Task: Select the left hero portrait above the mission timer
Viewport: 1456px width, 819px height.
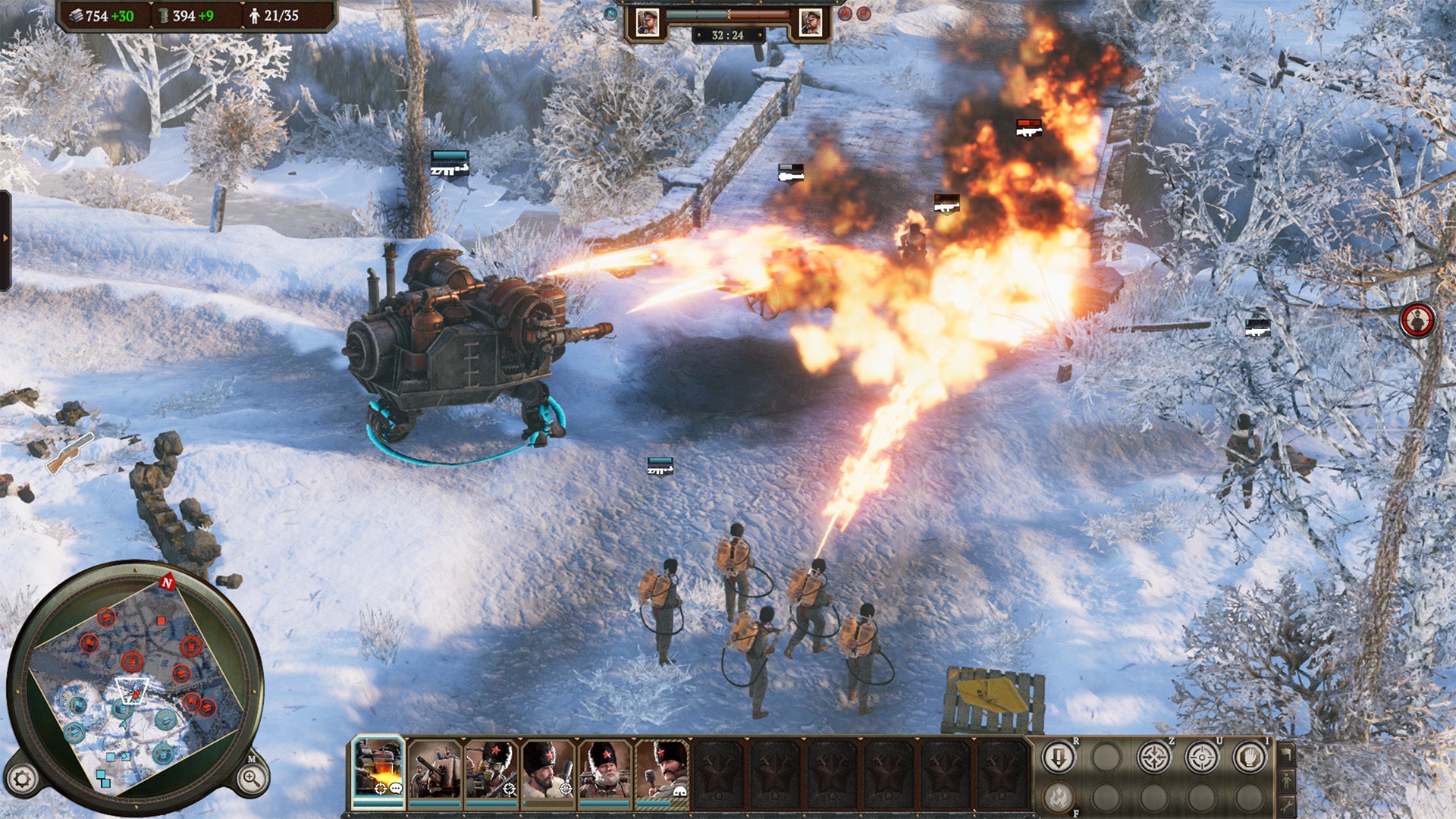Action: 648,20
